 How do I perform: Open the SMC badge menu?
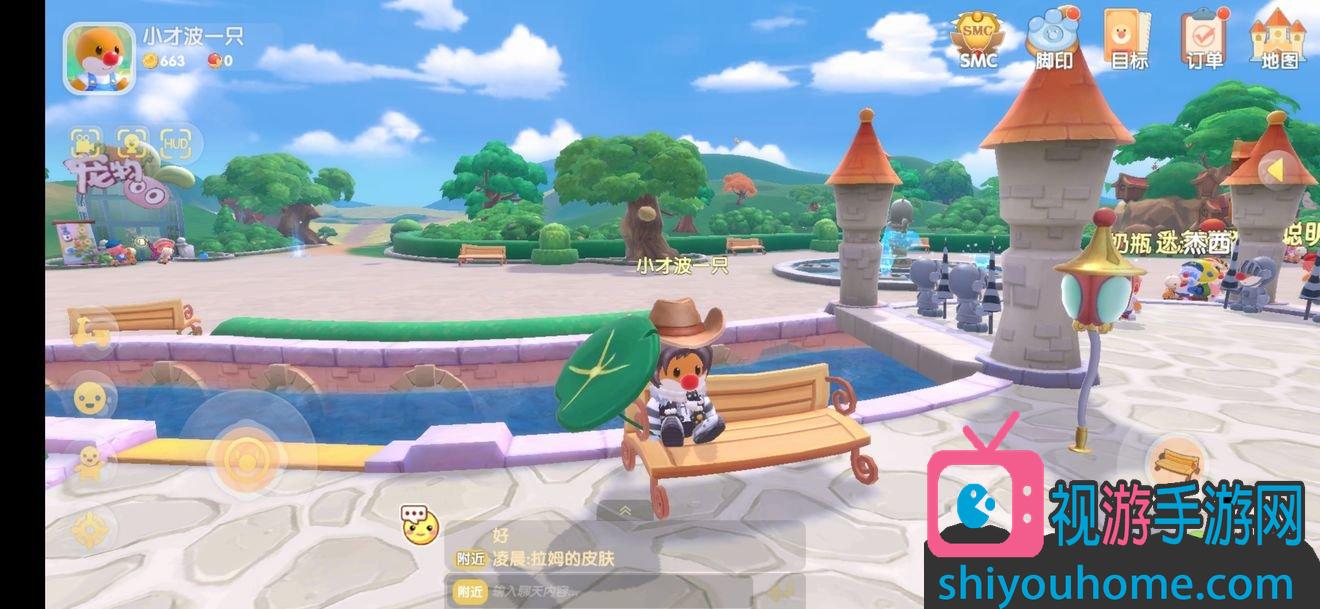pyautogui.click(x=978, y=40)
